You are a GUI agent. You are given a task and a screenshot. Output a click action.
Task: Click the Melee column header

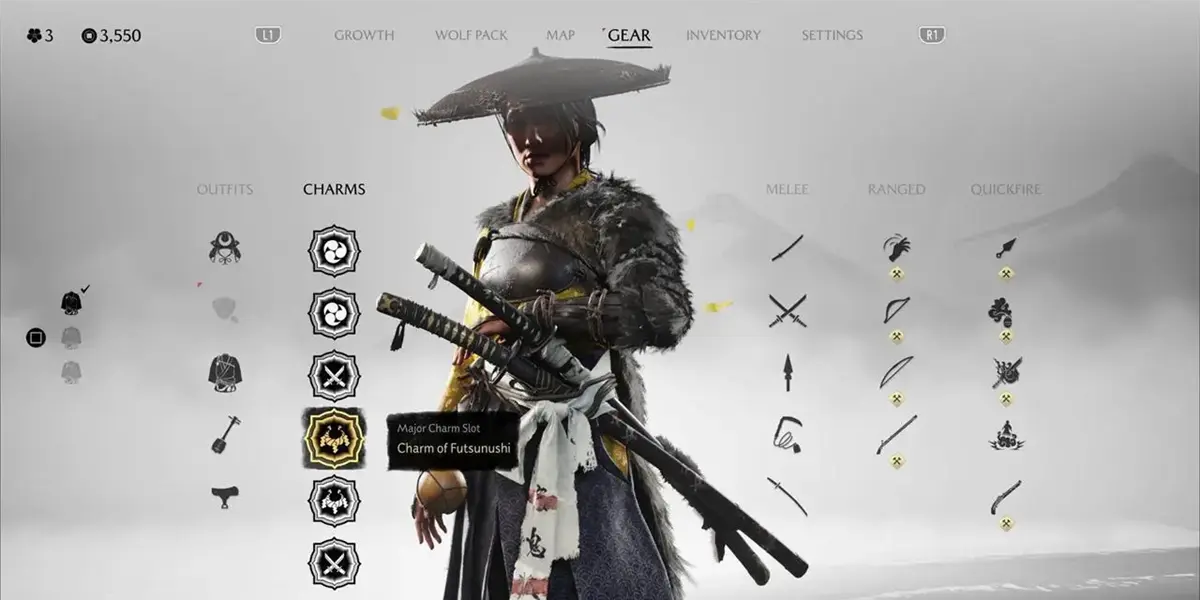787,189
